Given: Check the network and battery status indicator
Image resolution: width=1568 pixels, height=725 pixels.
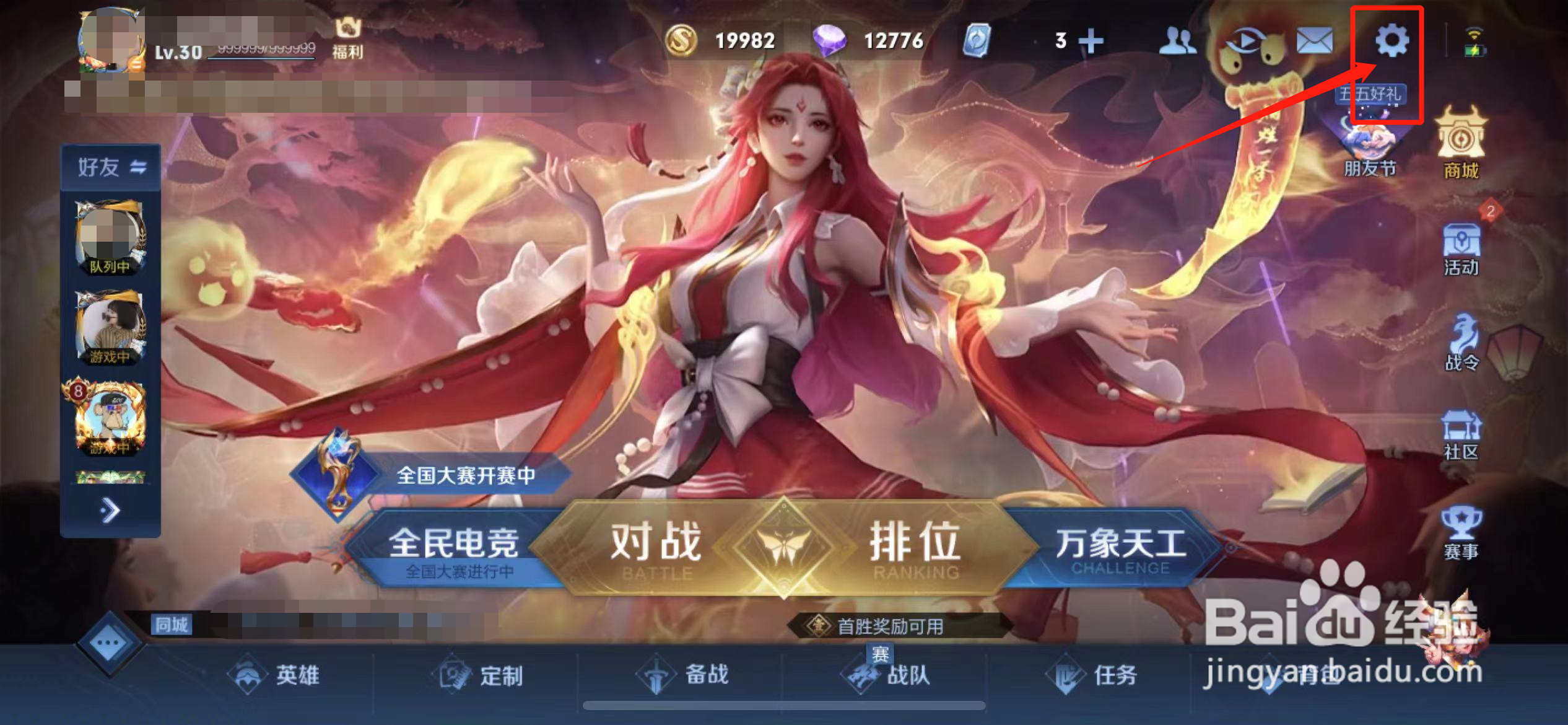Looking at the screenshot, I should pos(1476,40).
